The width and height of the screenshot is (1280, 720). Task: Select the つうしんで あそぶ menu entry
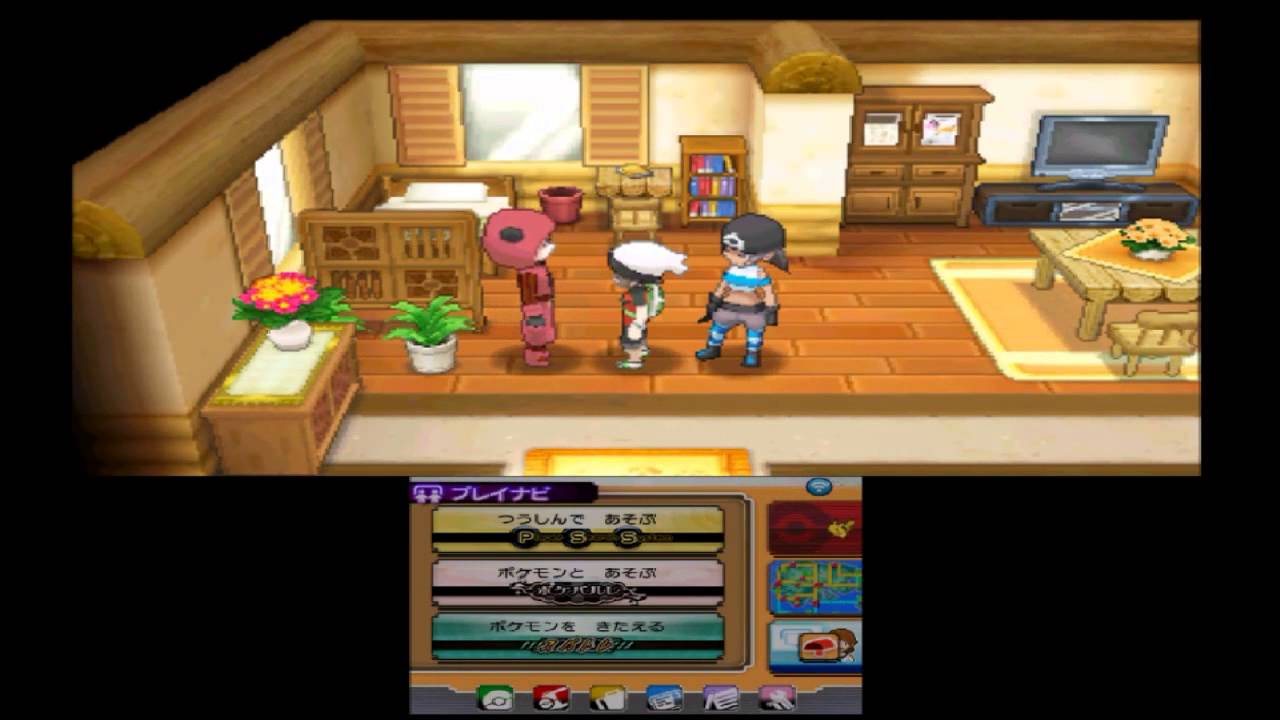point(578,526)
